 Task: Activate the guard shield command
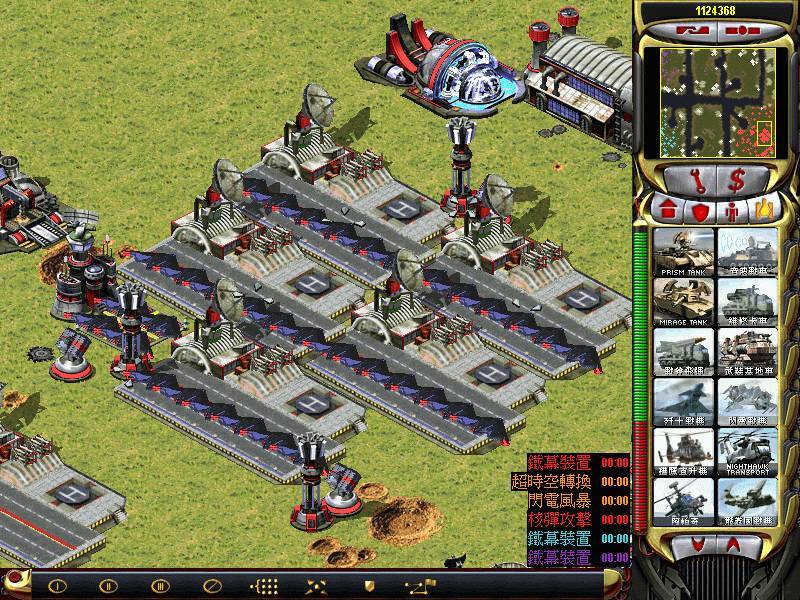(368, 585)
